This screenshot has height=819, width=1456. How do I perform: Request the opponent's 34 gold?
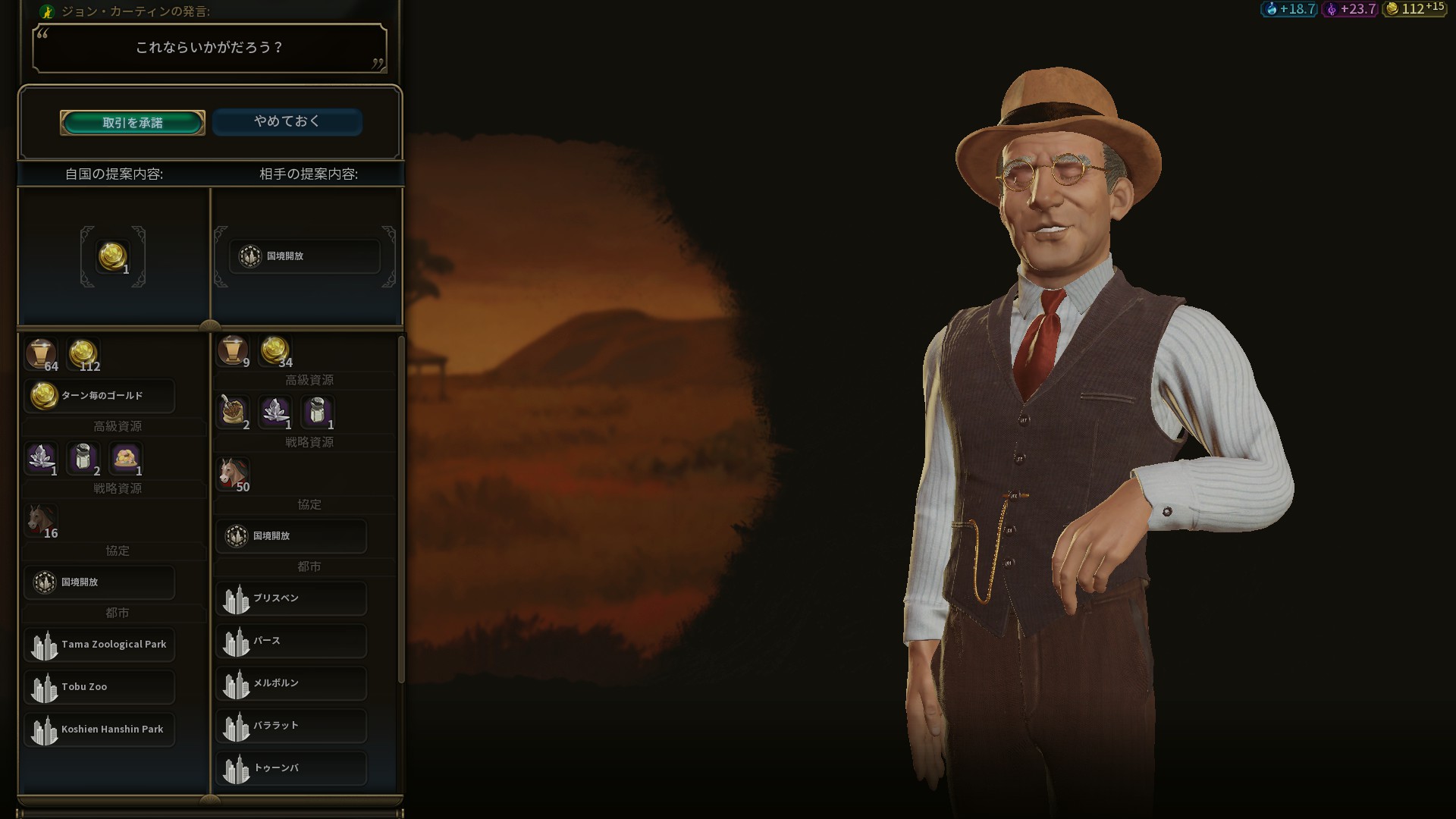tap(275, 351)
